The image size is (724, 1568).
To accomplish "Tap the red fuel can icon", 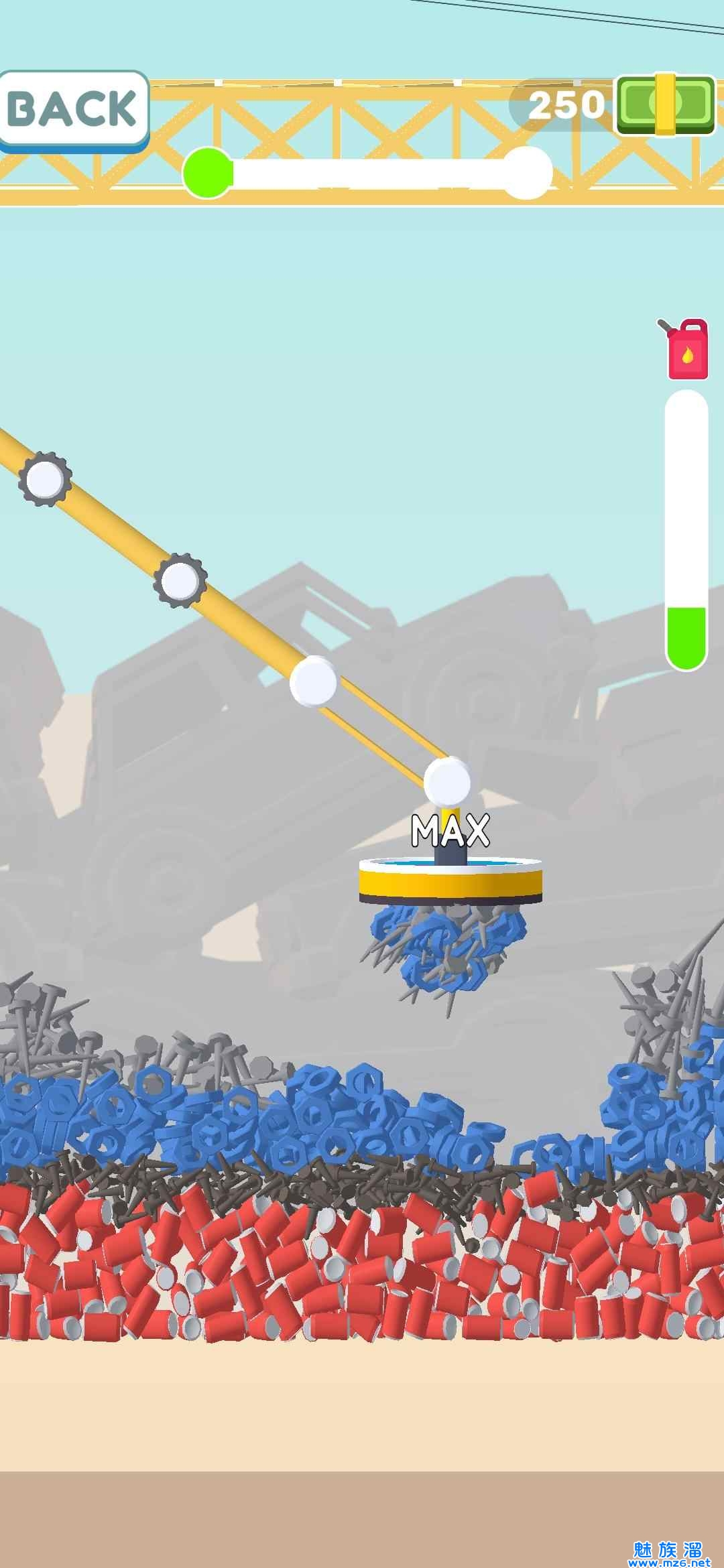I will point(686,350).
